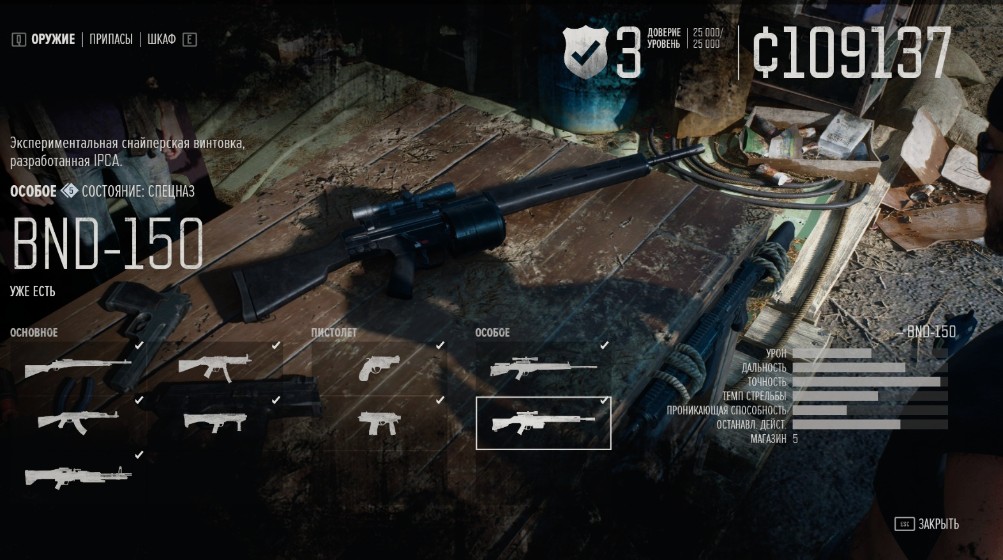Switch to the Оружие tab
Image resolution: width=1003 pixels, height=560 pixels.
coord(52,39)
